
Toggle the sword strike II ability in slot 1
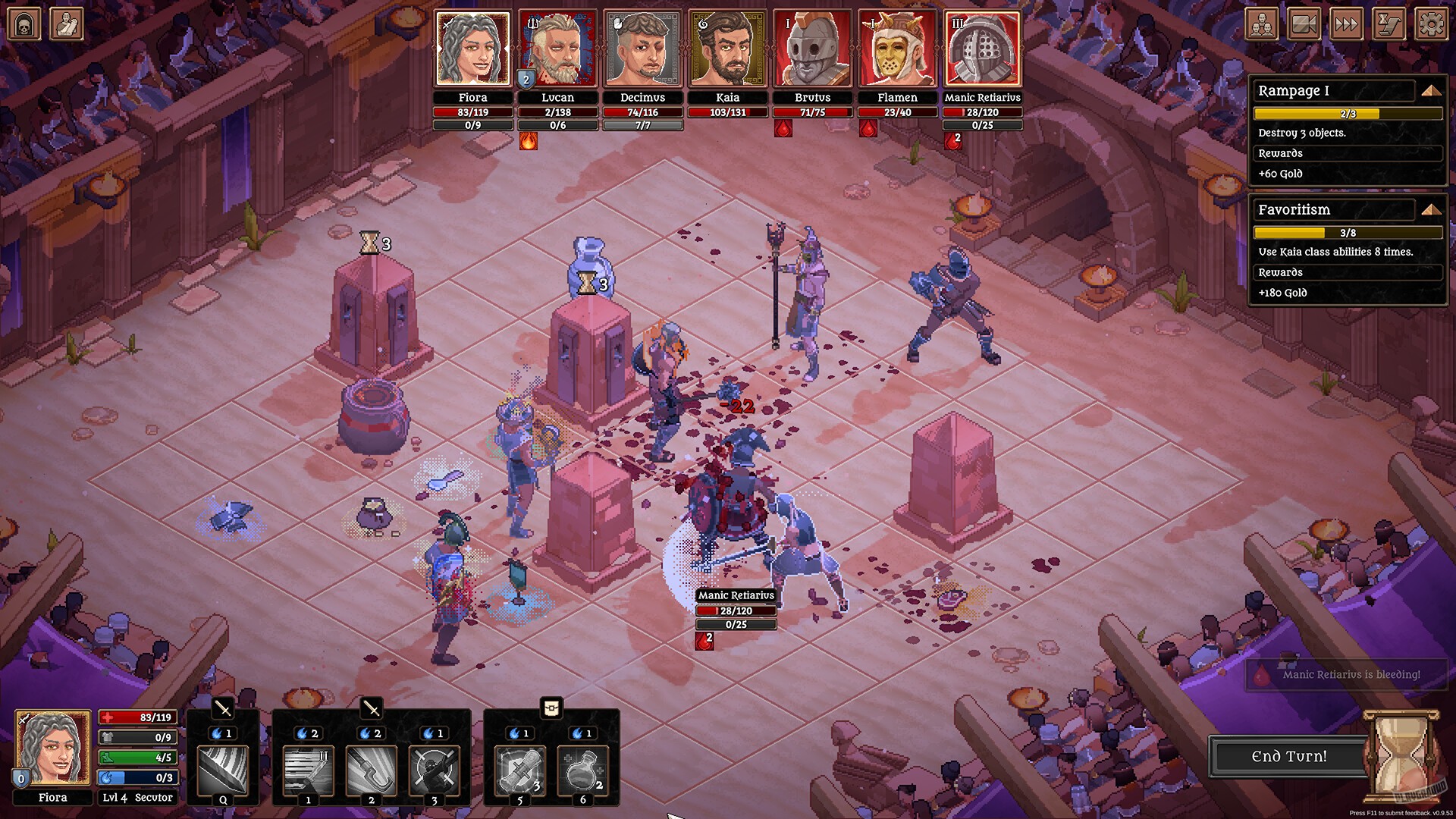(x=309, y=771)
